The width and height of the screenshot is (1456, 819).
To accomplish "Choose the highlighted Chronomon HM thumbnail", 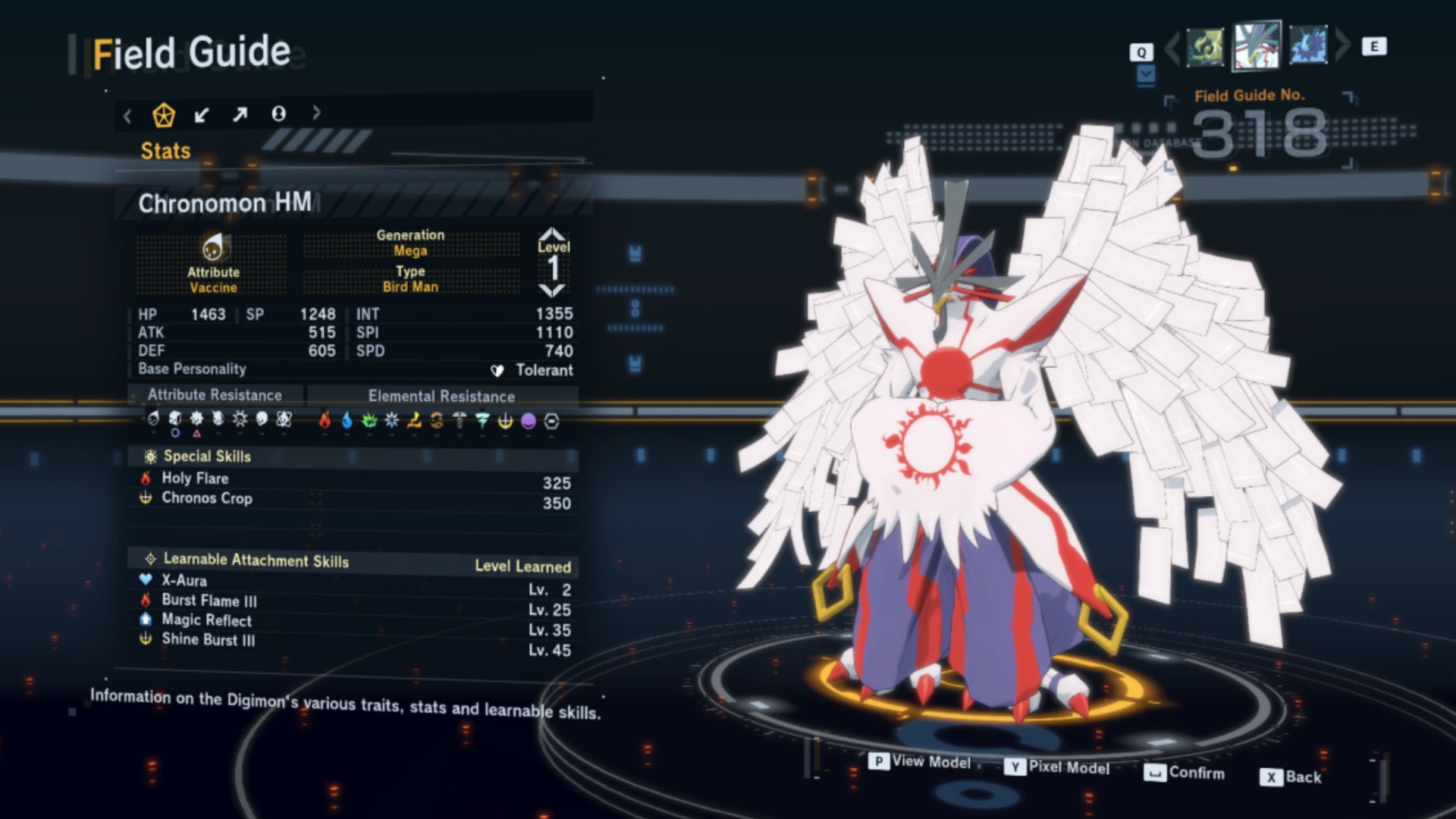I will pyautogui.click(x=1257, y=45).
